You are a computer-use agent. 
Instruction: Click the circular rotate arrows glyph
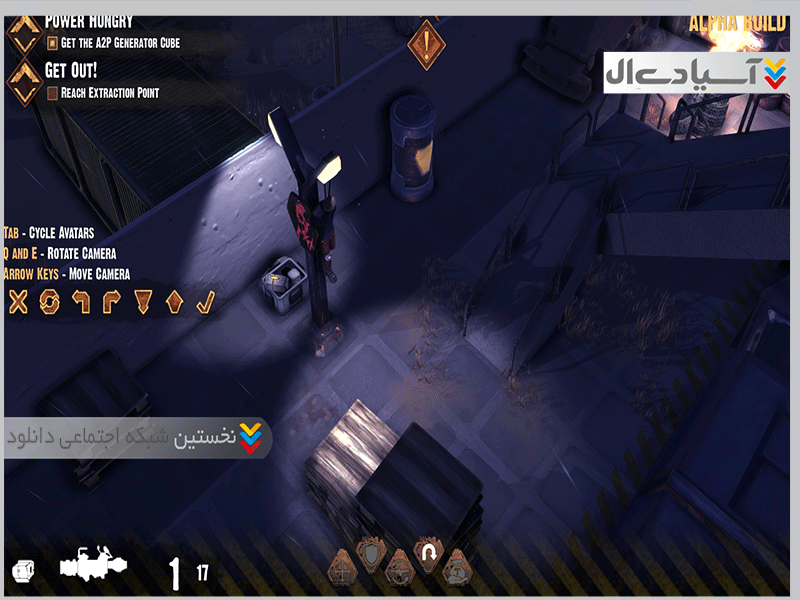click(x=49, y=300)
